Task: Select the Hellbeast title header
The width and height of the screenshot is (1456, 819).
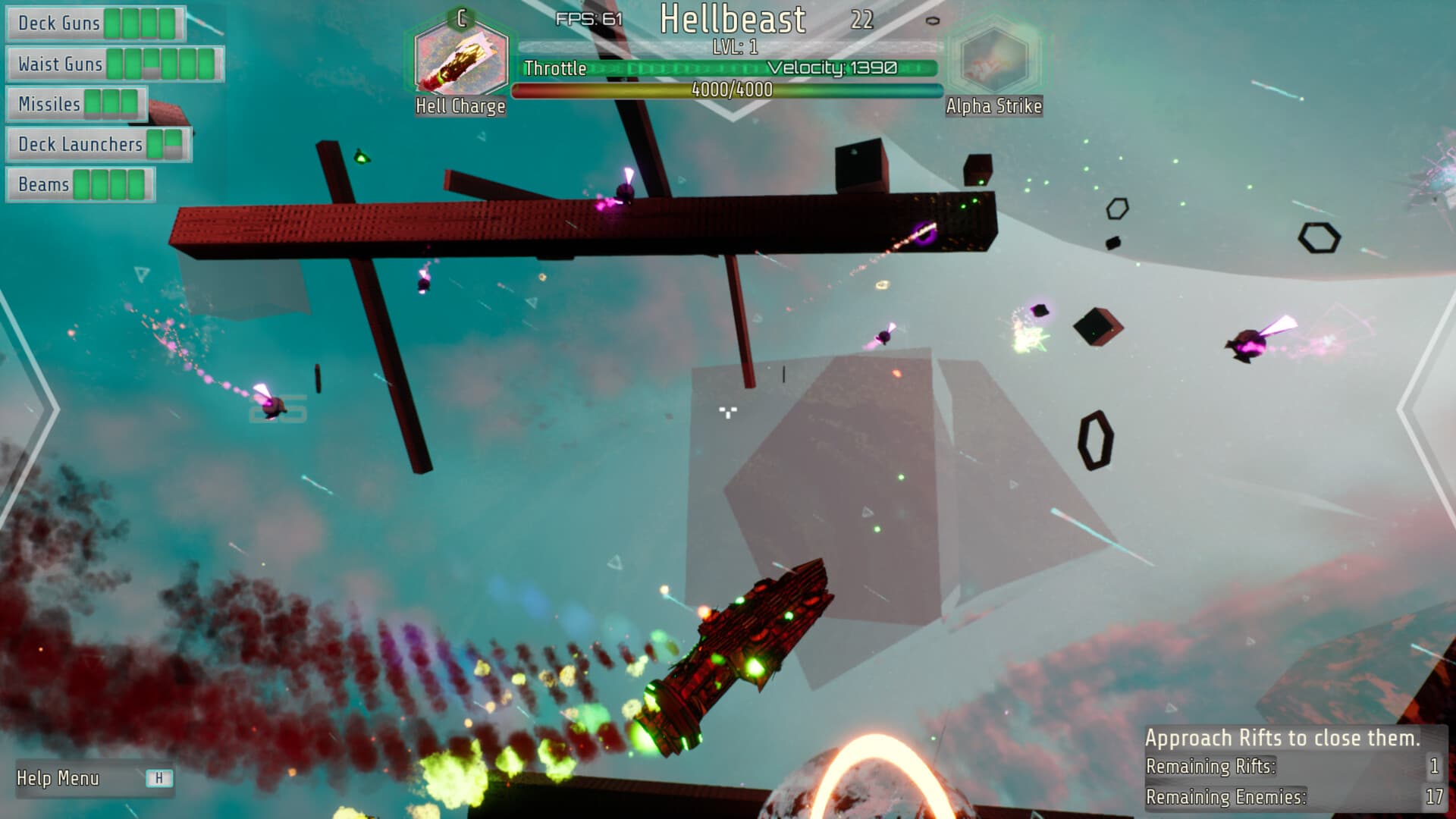Action: 733,20
